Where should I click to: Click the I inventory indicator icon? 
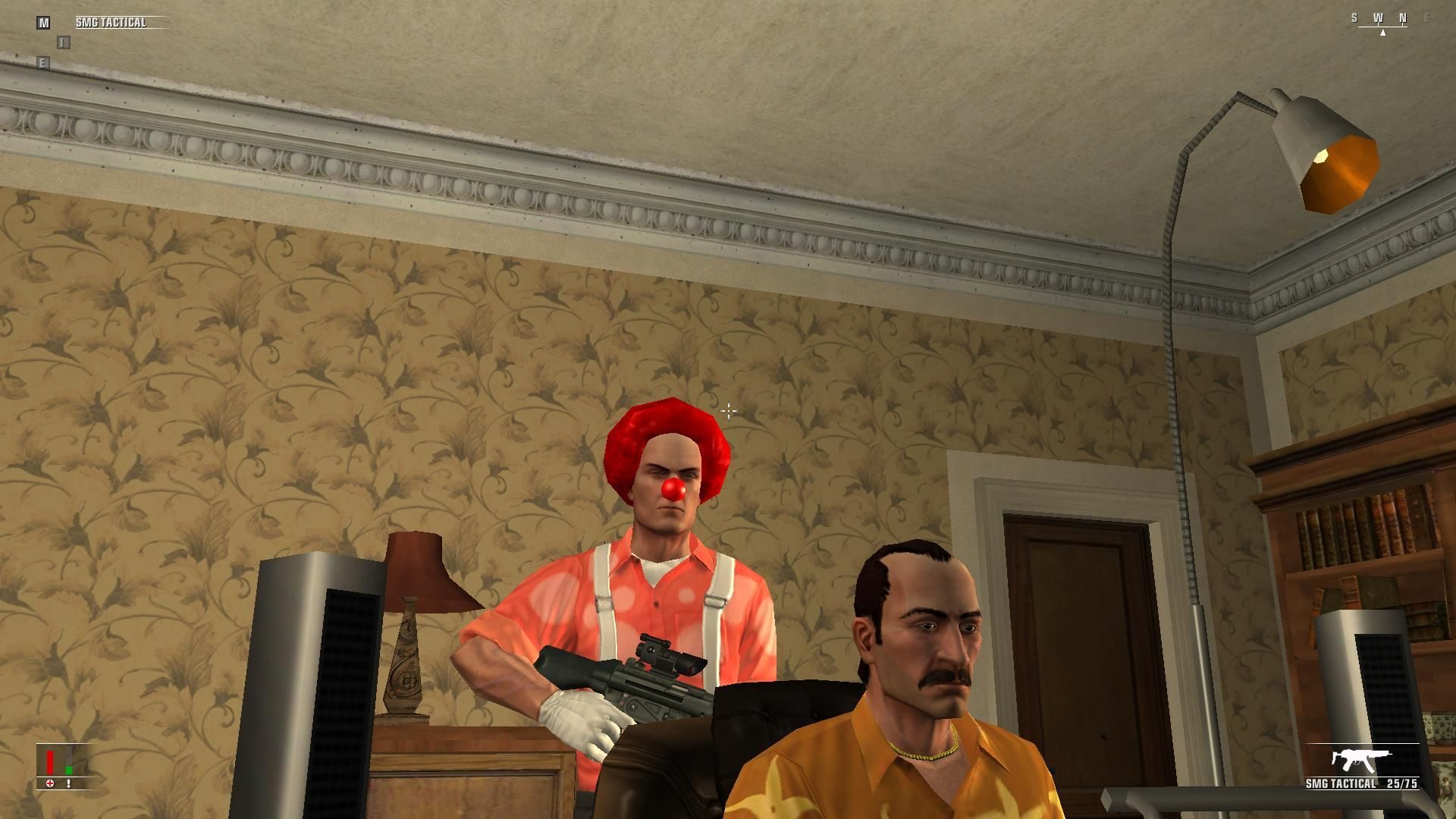coord(64,42)
